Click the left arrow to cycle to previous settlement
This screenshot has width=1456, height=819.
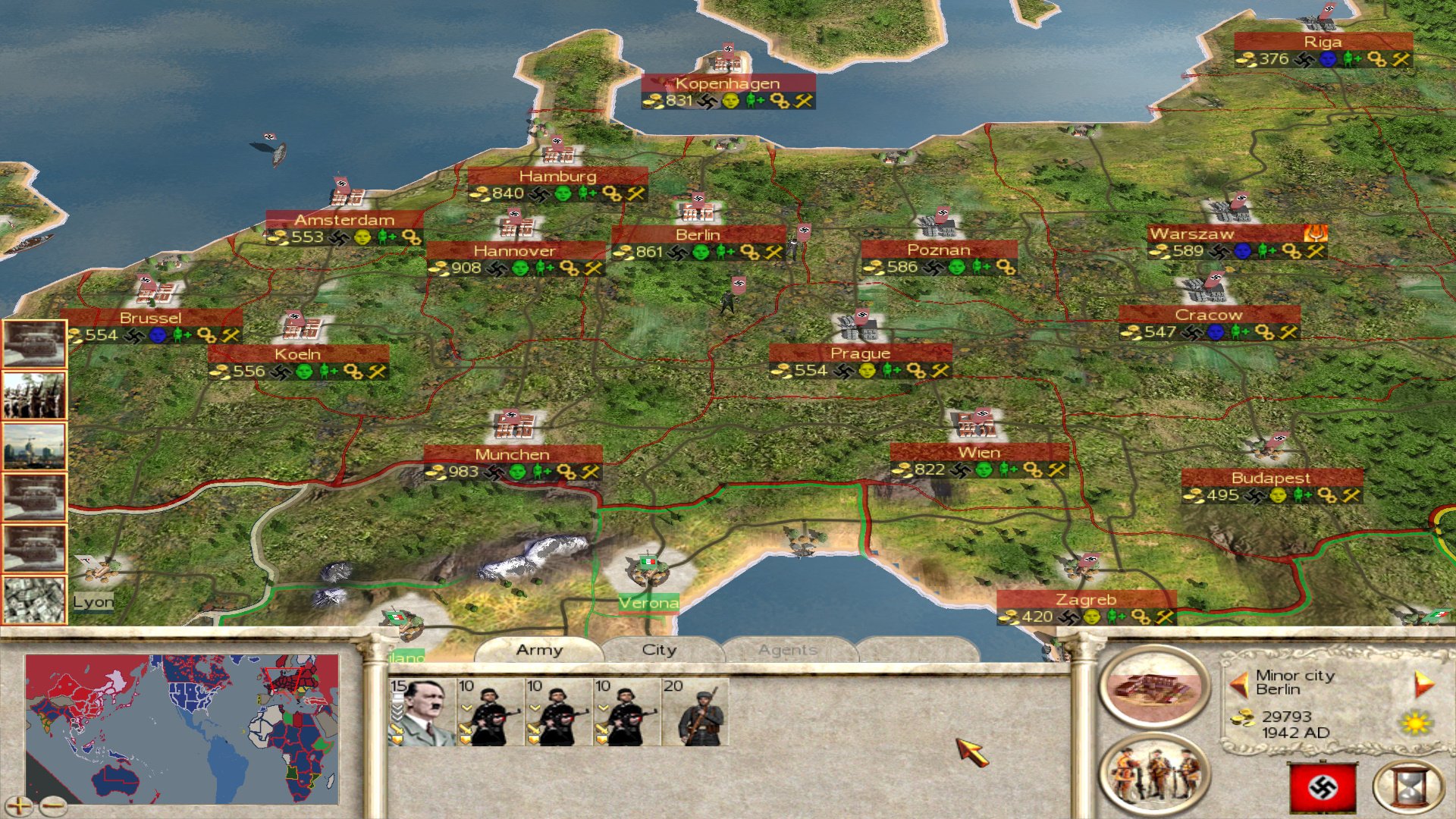tap(1241, 683)
